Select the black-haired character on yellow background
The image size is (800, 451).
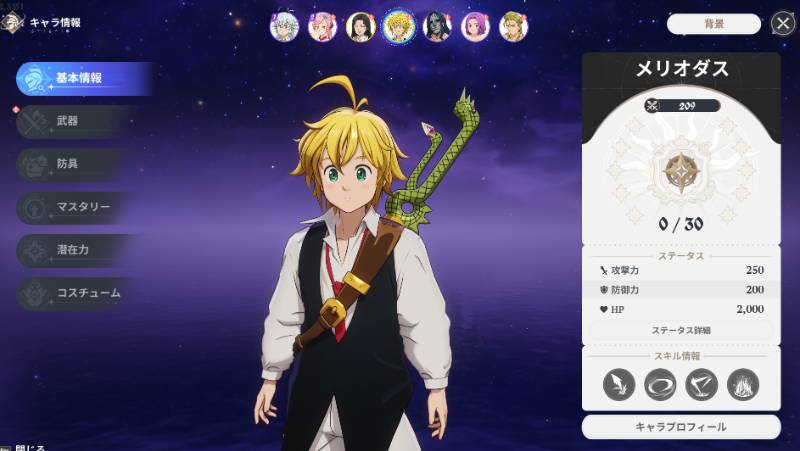[x=360, y=27]
